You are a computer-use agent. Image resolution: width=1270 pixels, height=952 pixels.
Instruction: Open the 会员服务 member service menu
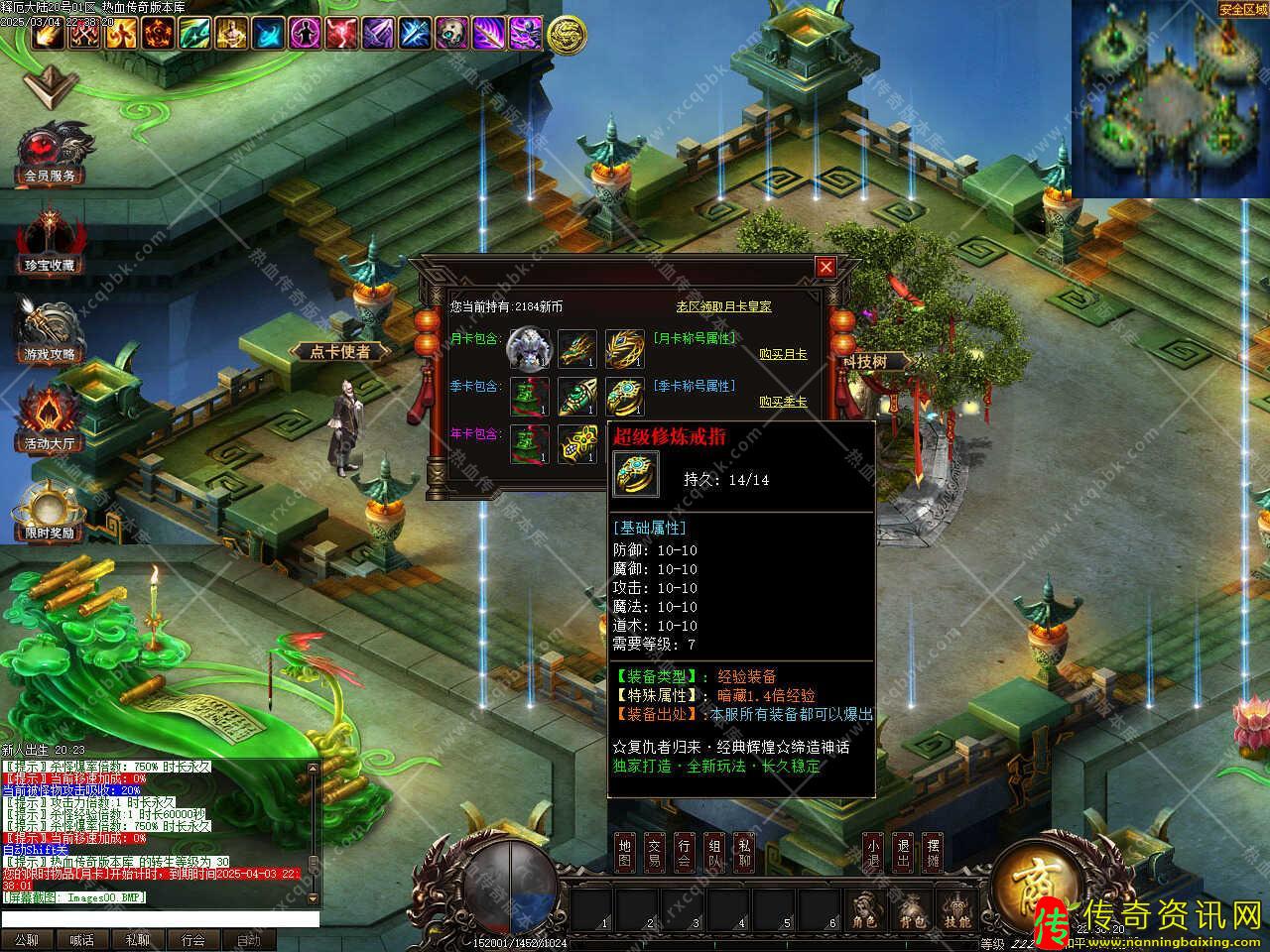tap(50, 156)
